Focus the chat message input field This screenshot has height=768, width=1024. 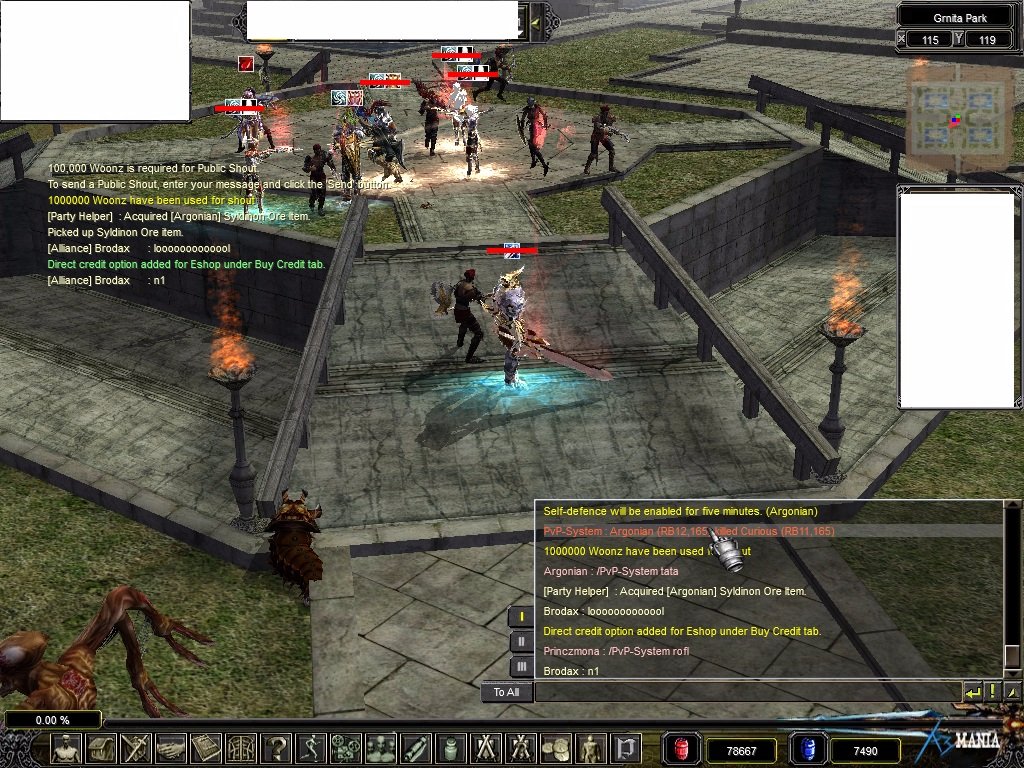coord(746,692)
